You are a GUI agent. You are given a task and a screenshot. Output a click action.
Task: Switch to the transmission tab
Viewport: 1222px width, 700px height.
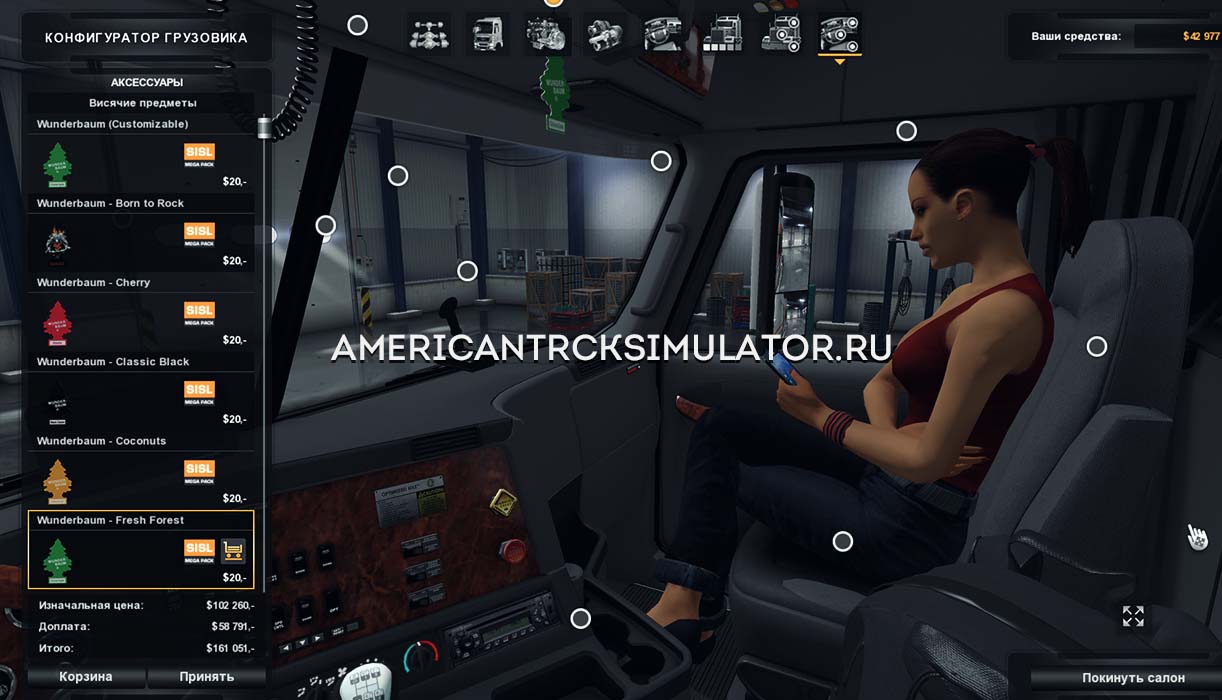(x=605, y=35)
